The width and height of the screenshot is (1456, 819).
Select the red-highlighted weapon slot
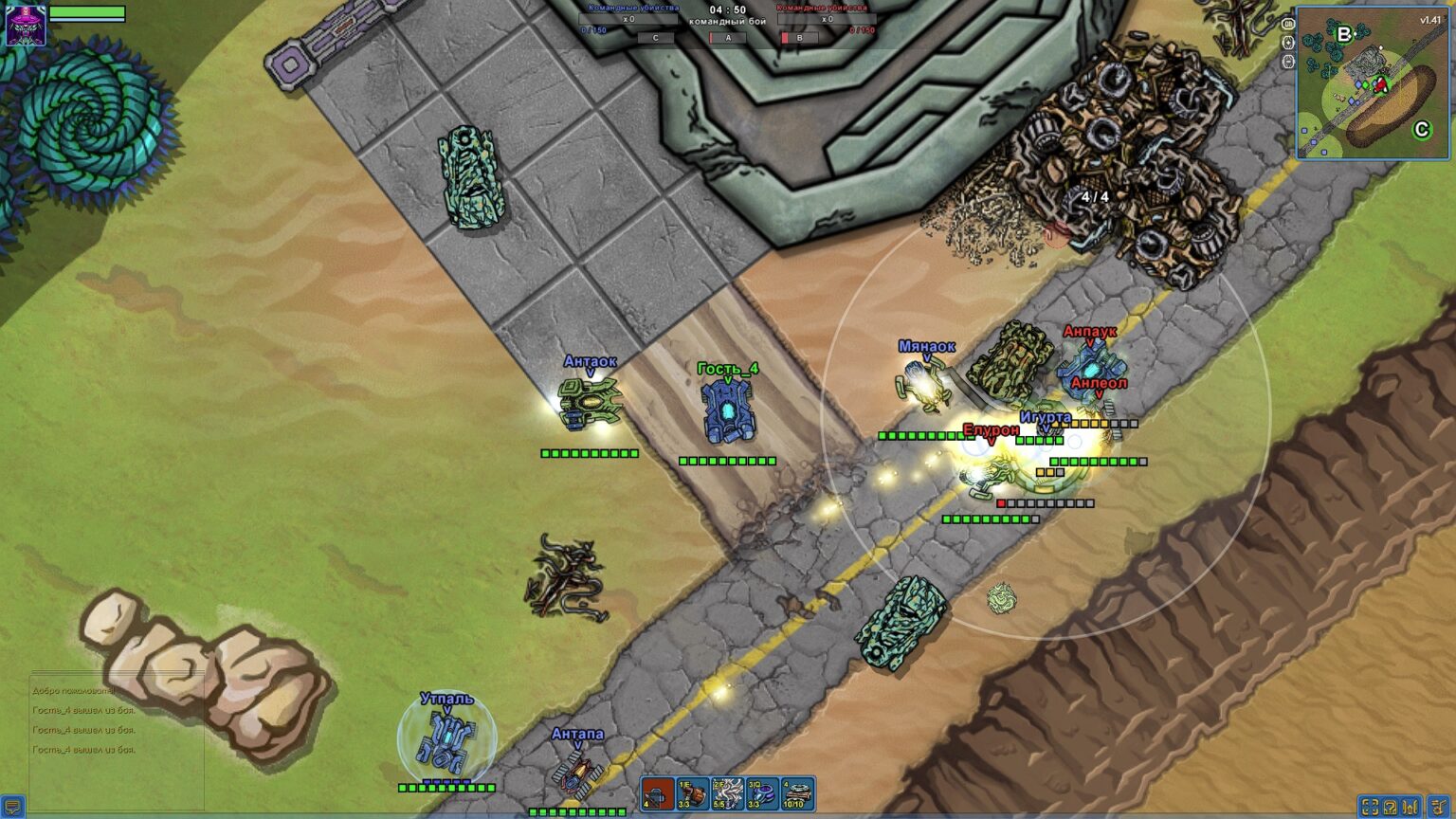click(657, 793)
